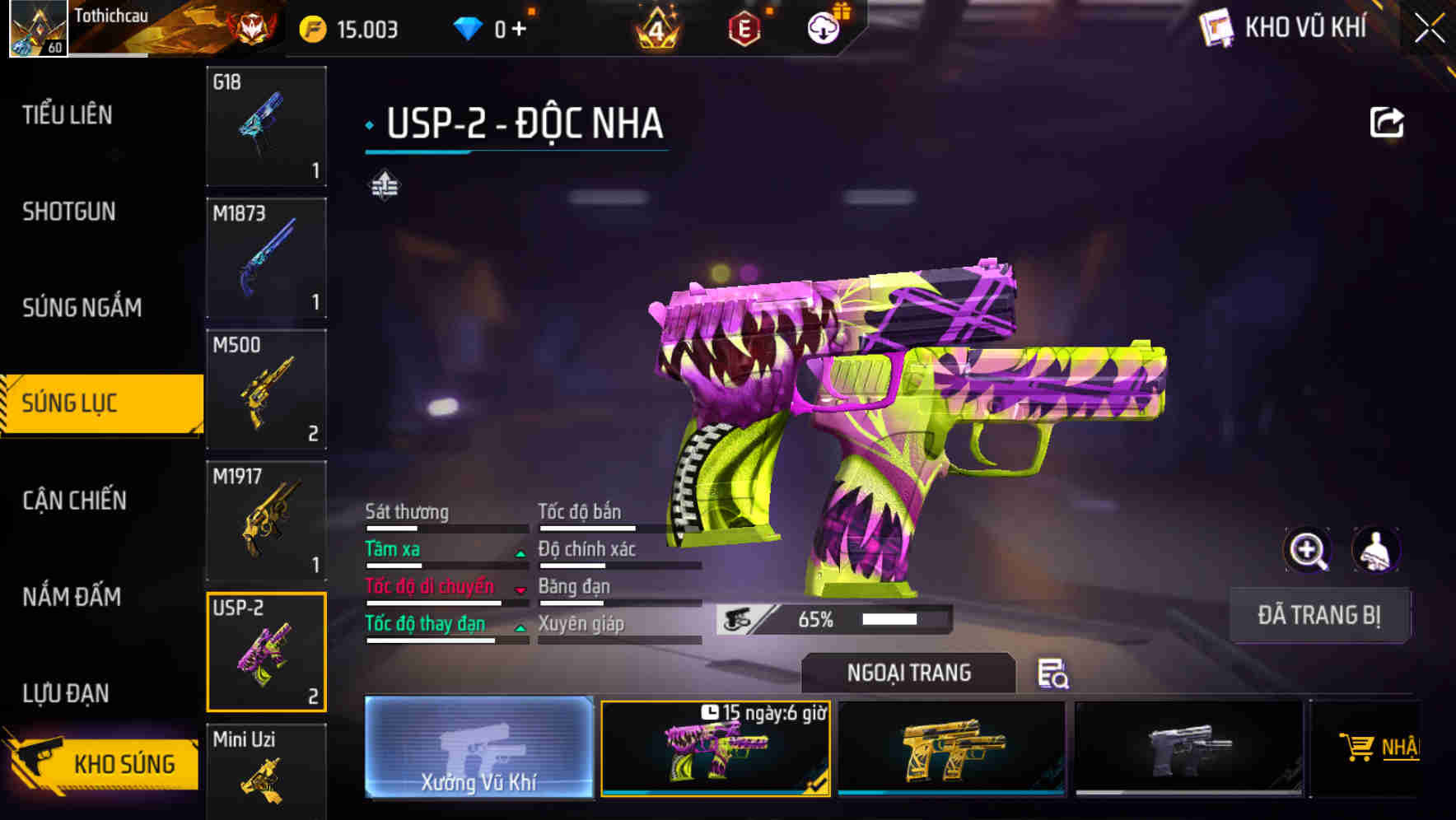The image size is (1456, 820).
Task: Click the level 4 badge icon
Action: click(656, 27)
